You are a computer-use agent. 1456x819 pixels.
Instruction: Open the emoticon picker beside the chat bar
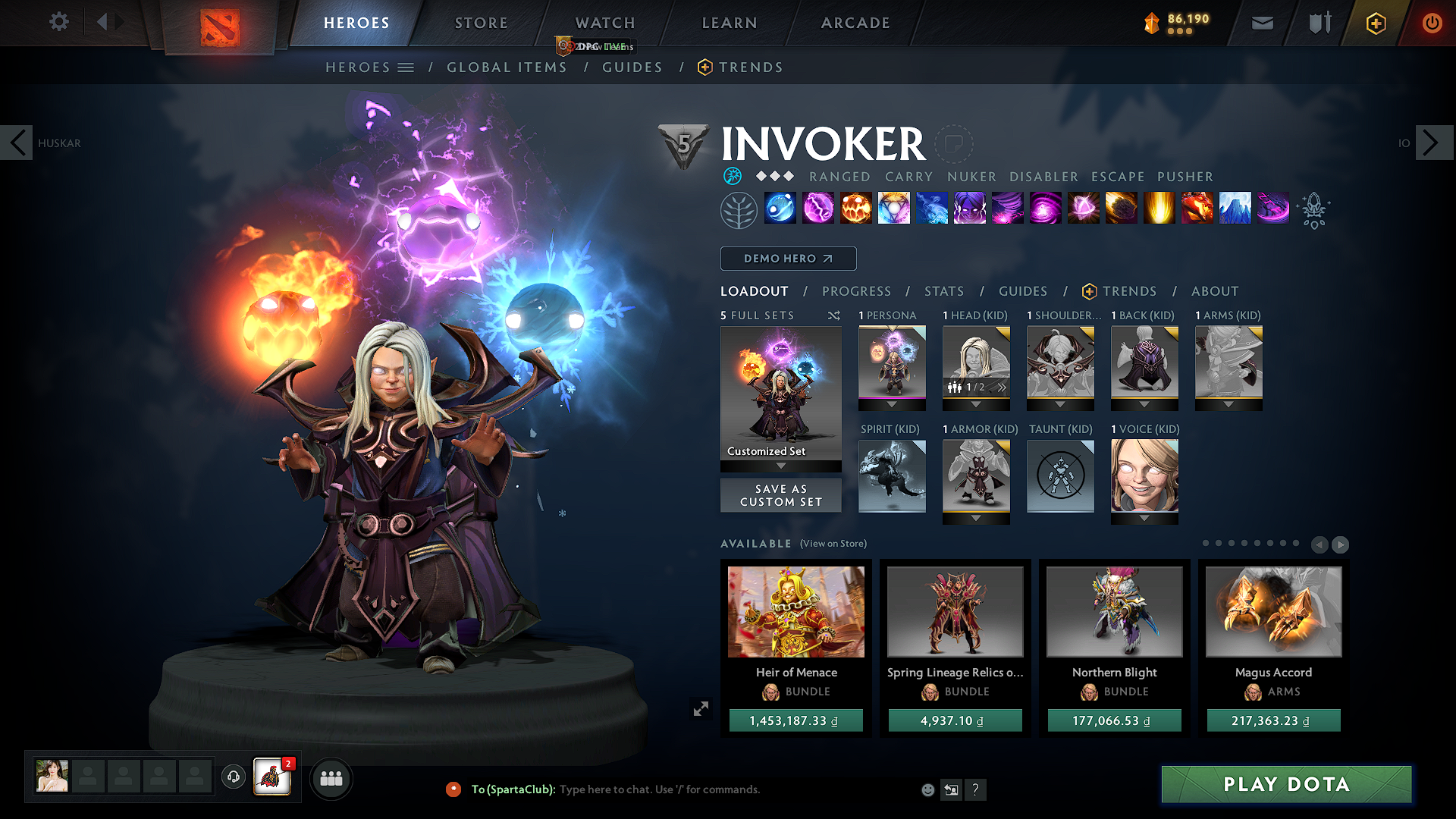point(927,789)
